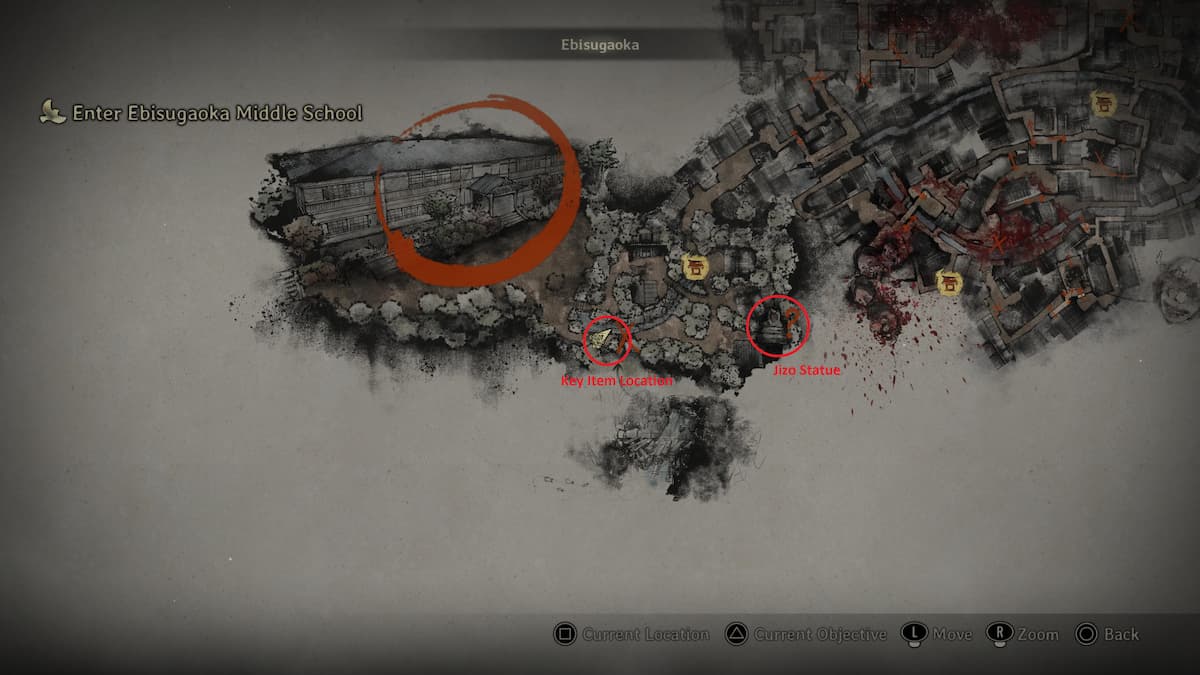1200x675 pixels.
Task: Select the yellow player arrow marker
Action: click(601, 340)
